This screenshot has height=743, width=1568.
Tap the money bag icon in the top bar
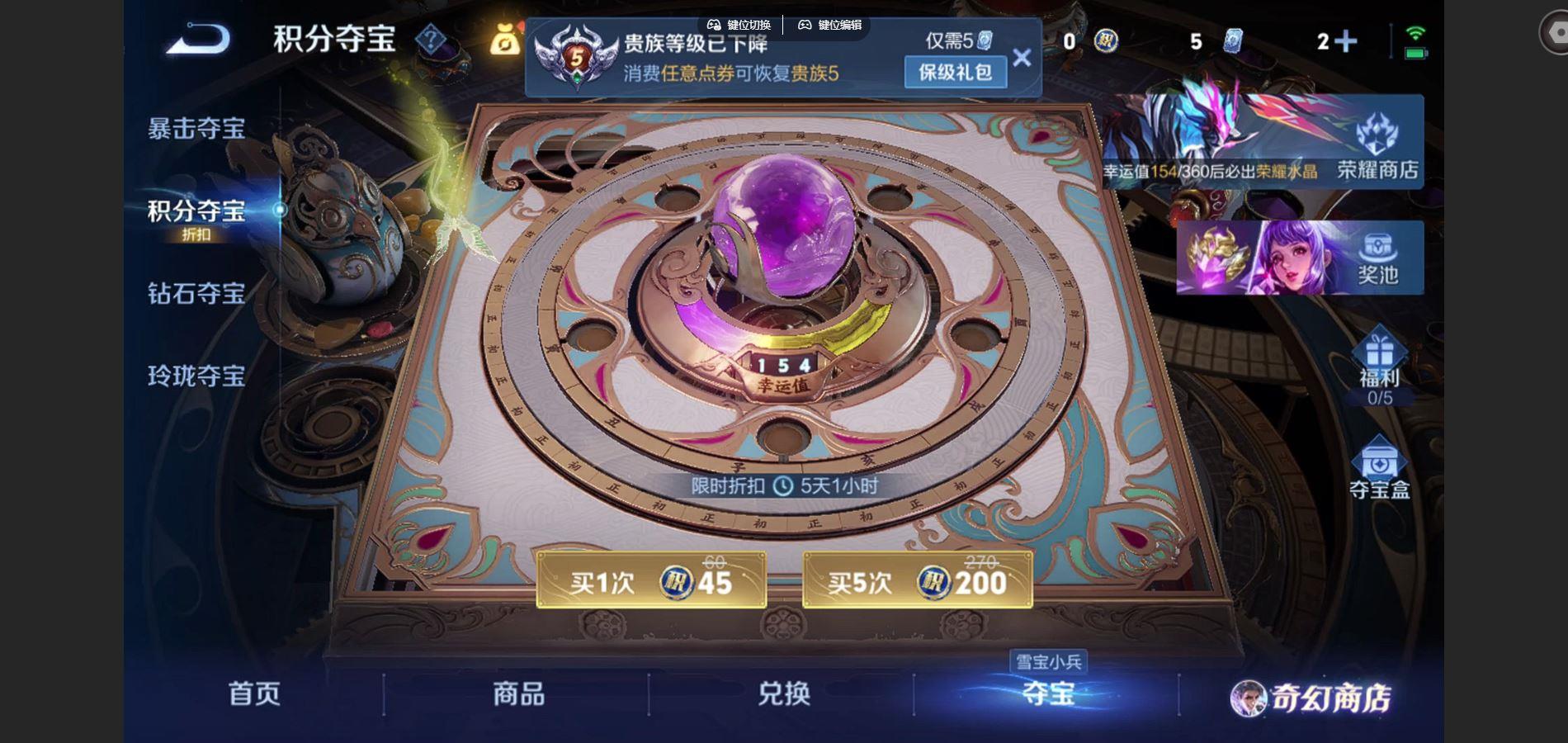click(x=507, y=37)
